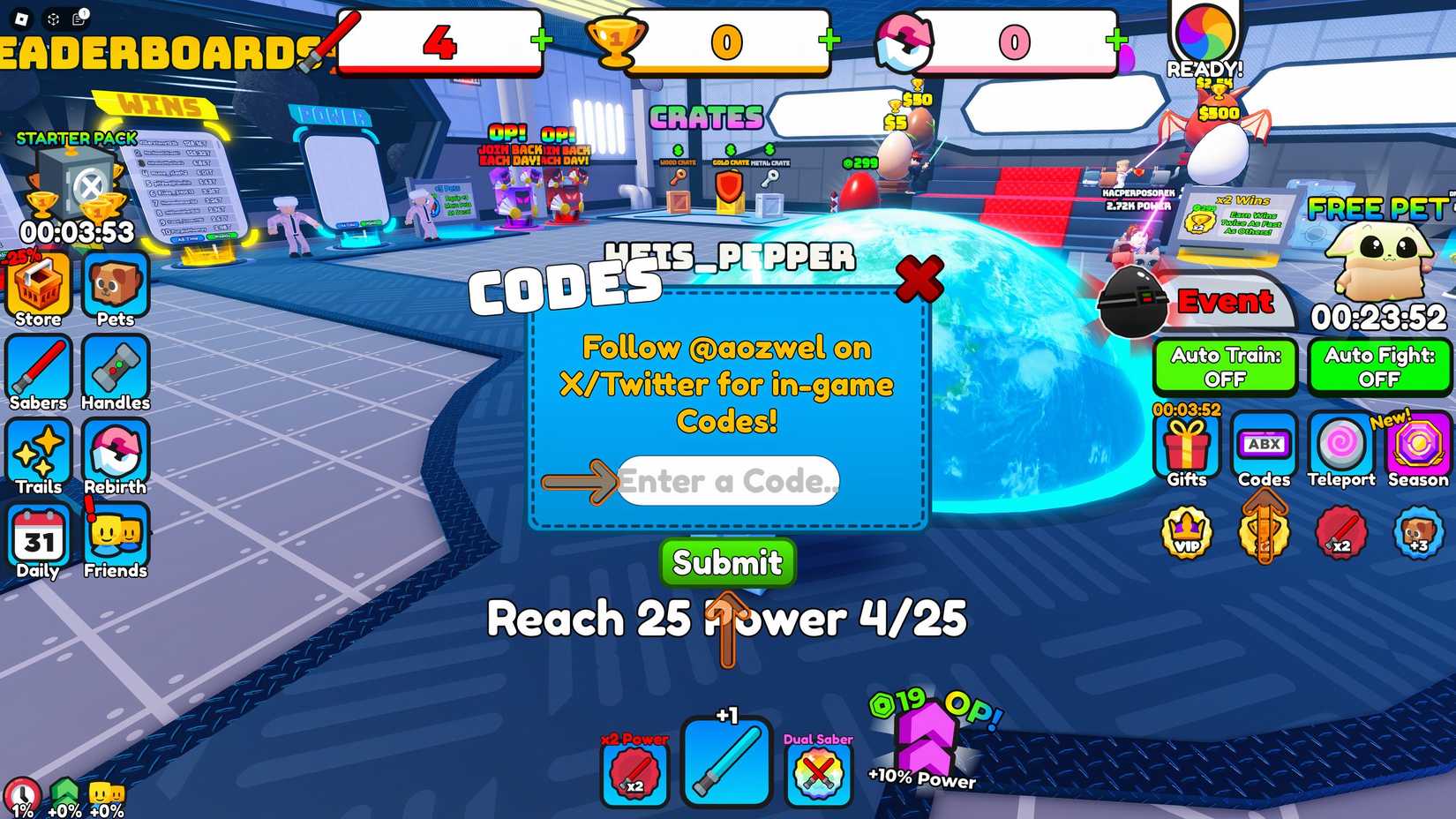Toggle Auto Train from OFF
1456x819 pixels.
(1225, 366)
